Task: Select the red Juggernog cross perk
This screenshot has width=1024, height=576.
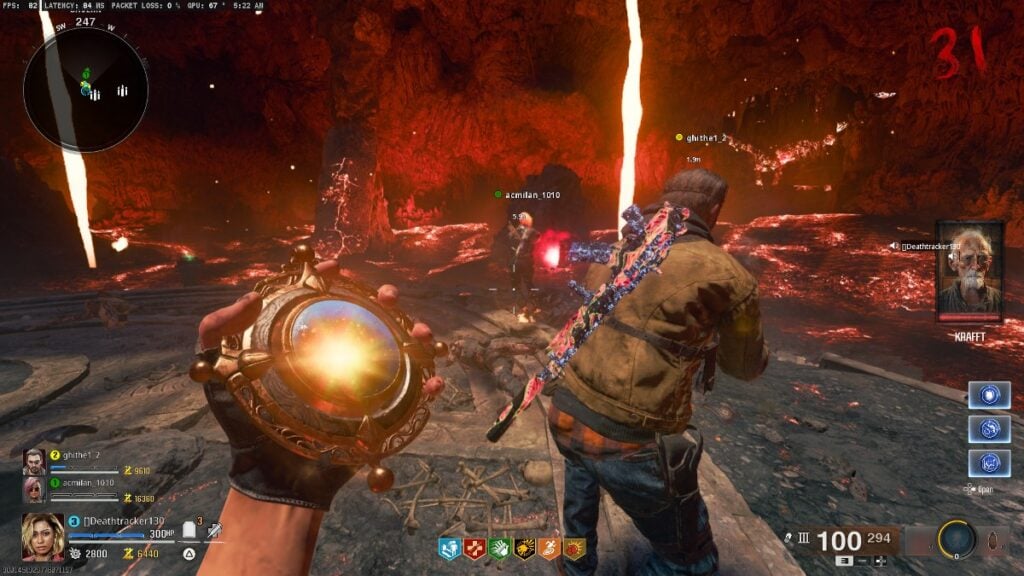Action: [473, 549]
